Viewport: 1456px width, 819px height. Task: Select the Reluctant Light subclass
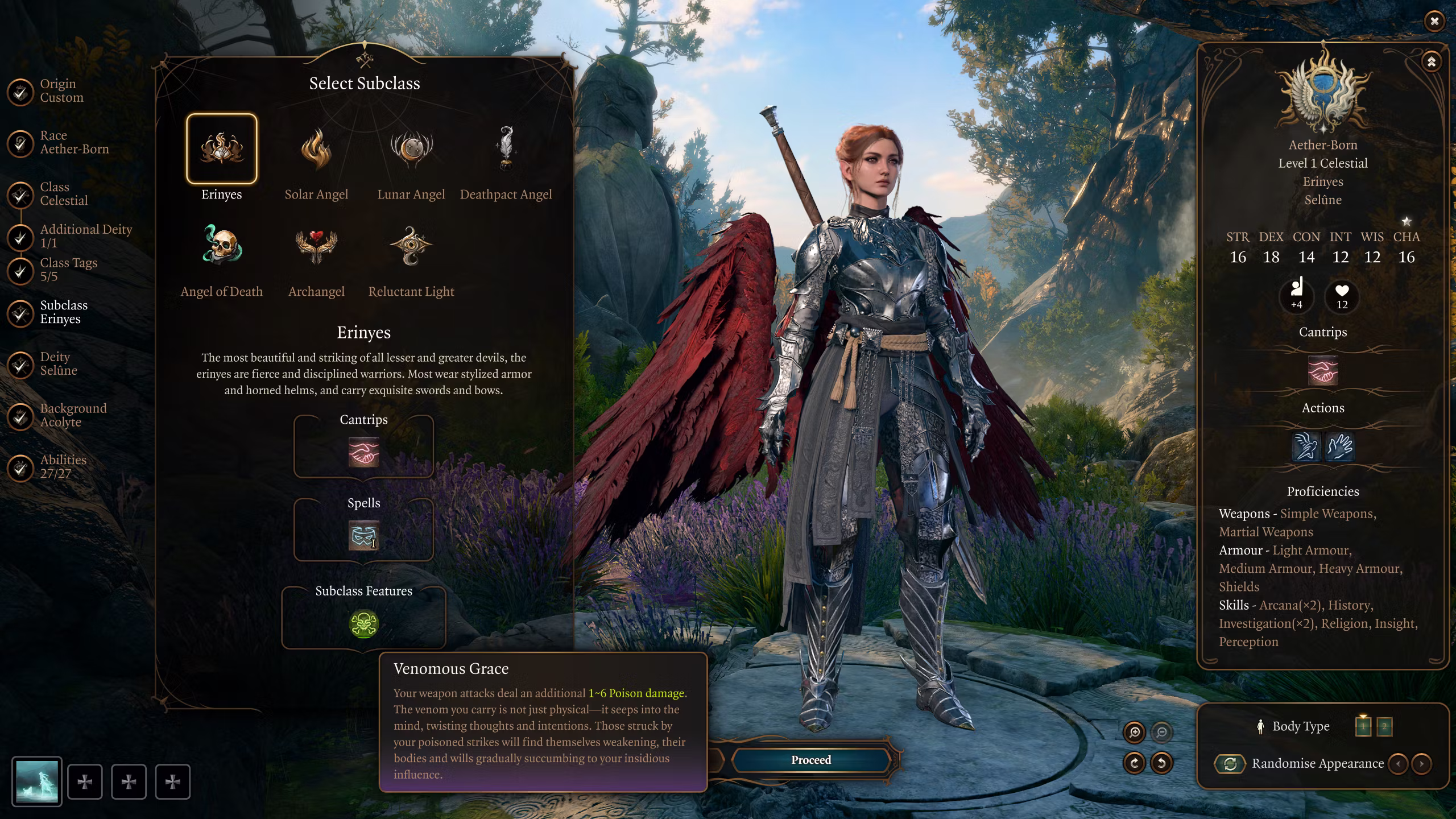pos(411,247)
